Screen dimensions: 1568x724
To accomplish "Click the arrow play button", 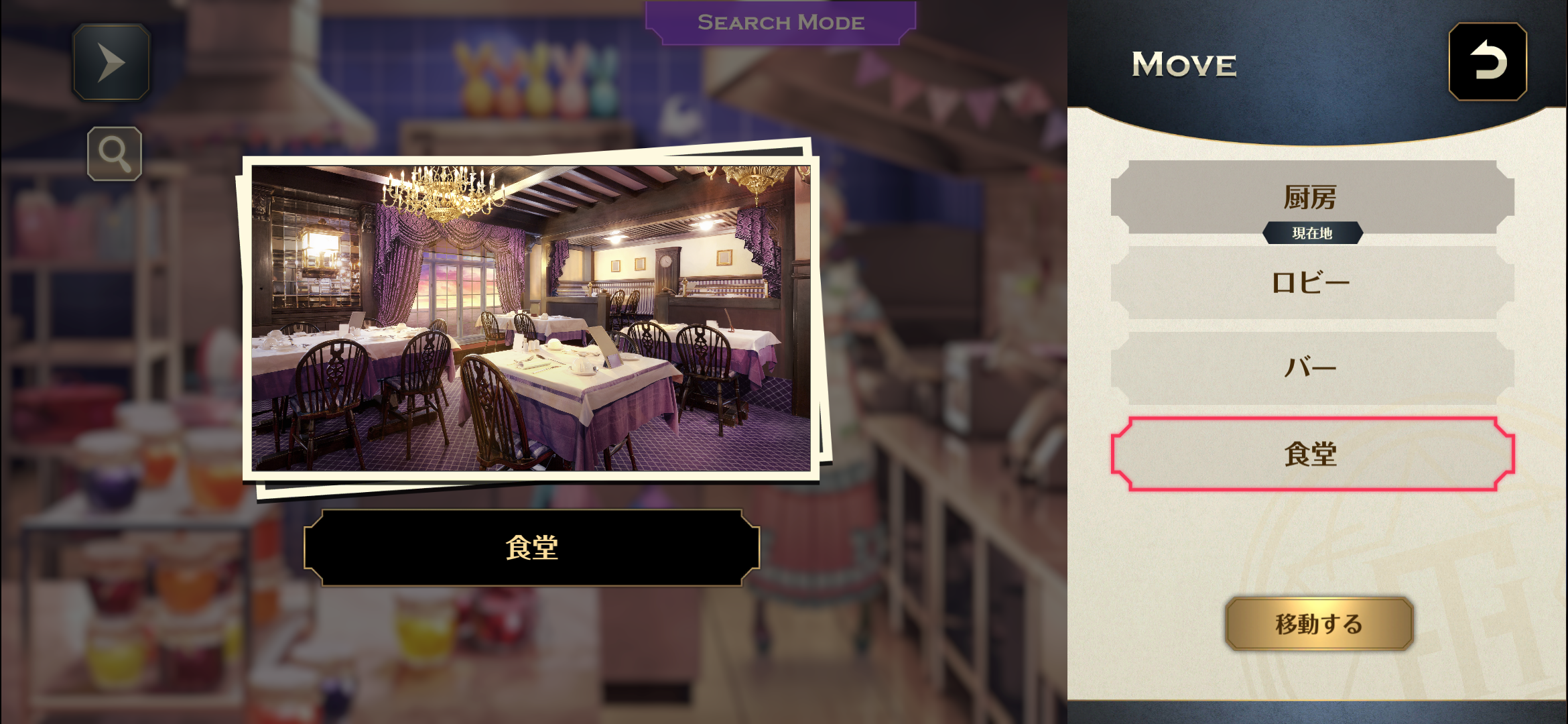I will click(x=111, y=62).
